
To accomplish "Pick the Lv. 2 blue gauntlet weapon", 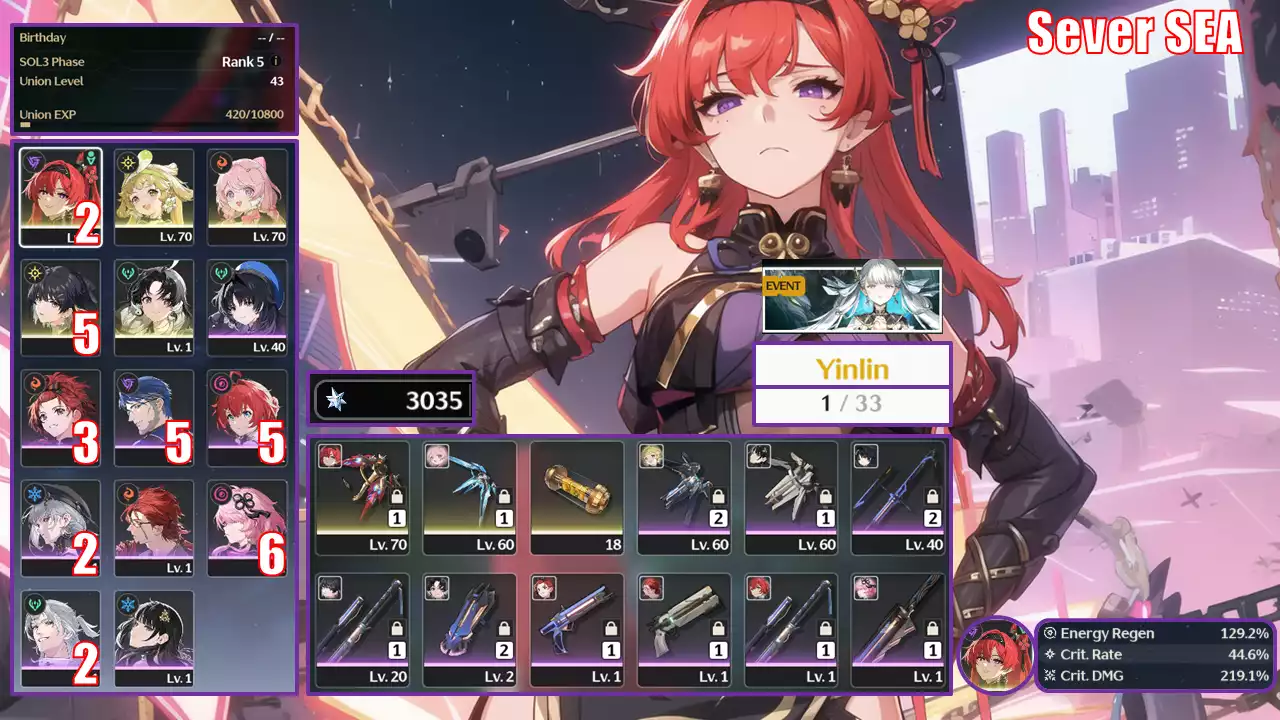I will [x=470, y=630].
